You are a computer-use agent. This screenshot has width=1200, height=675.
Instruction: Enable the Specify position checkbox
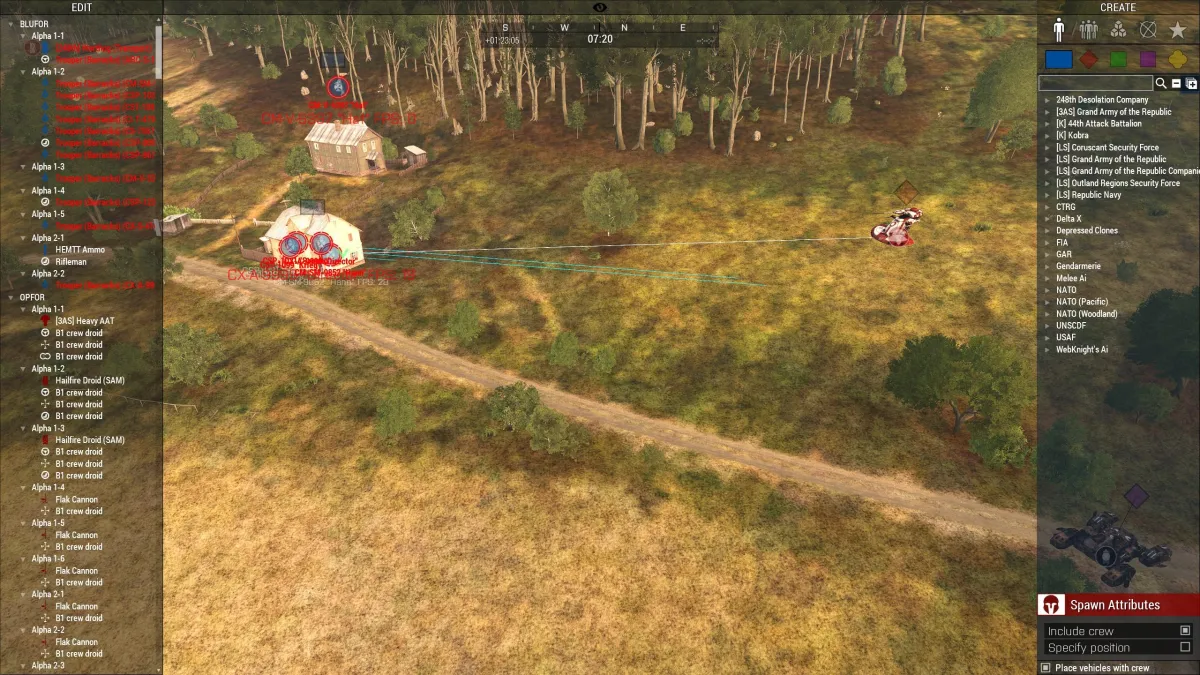tap(1185, 647)
